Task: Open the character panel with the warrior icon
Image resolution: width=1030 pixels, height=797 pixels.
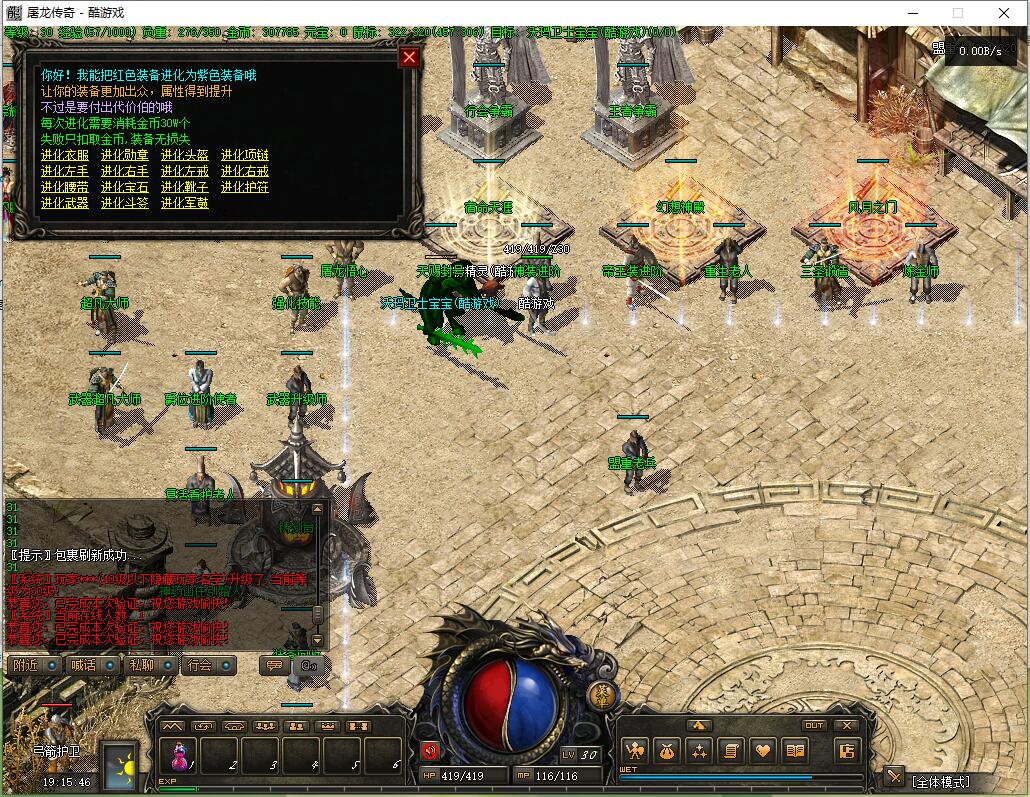Action: click(x=635, y=750)
